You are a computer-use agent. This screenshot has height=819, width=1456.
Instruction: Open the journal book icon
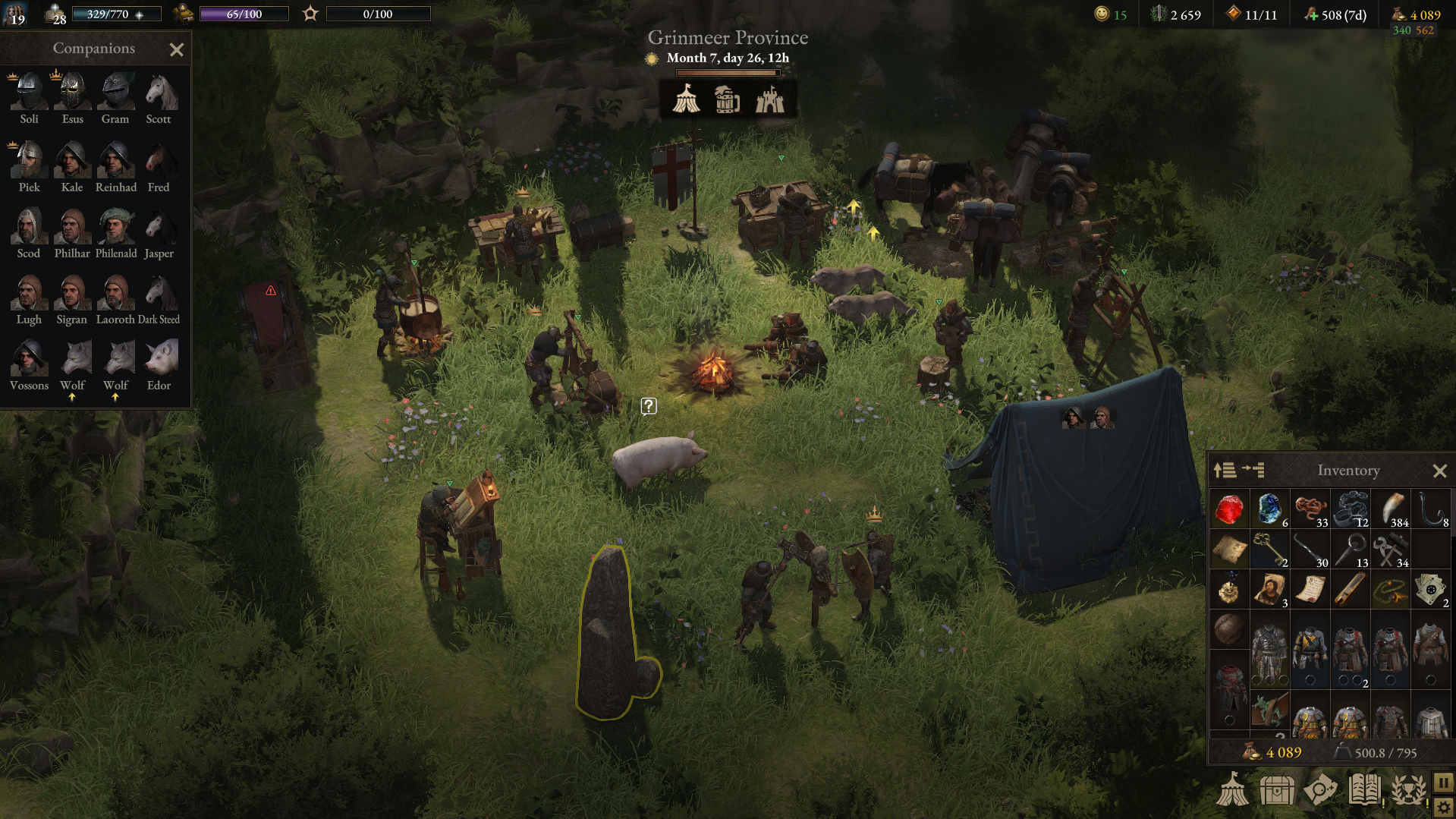[x=1364, y=790]
